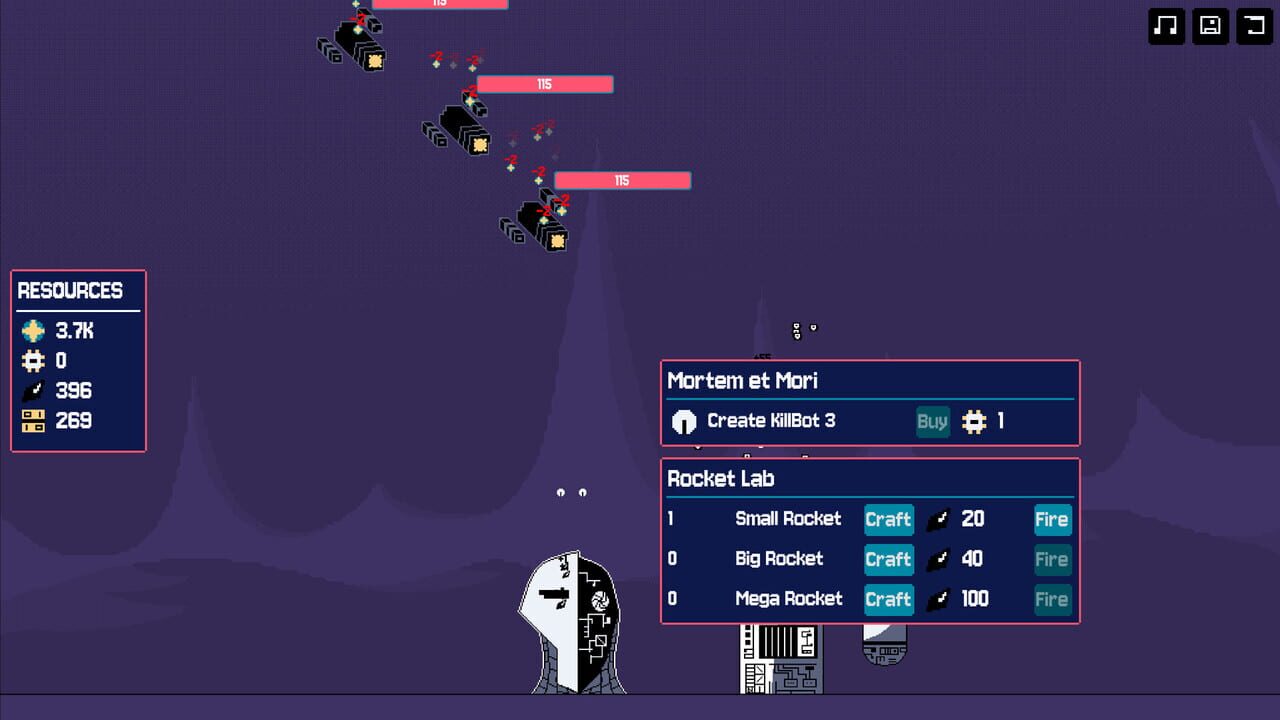Craft a Small Rocket
This screenshot has width=1280, height=720.
(x=888, y=520)
